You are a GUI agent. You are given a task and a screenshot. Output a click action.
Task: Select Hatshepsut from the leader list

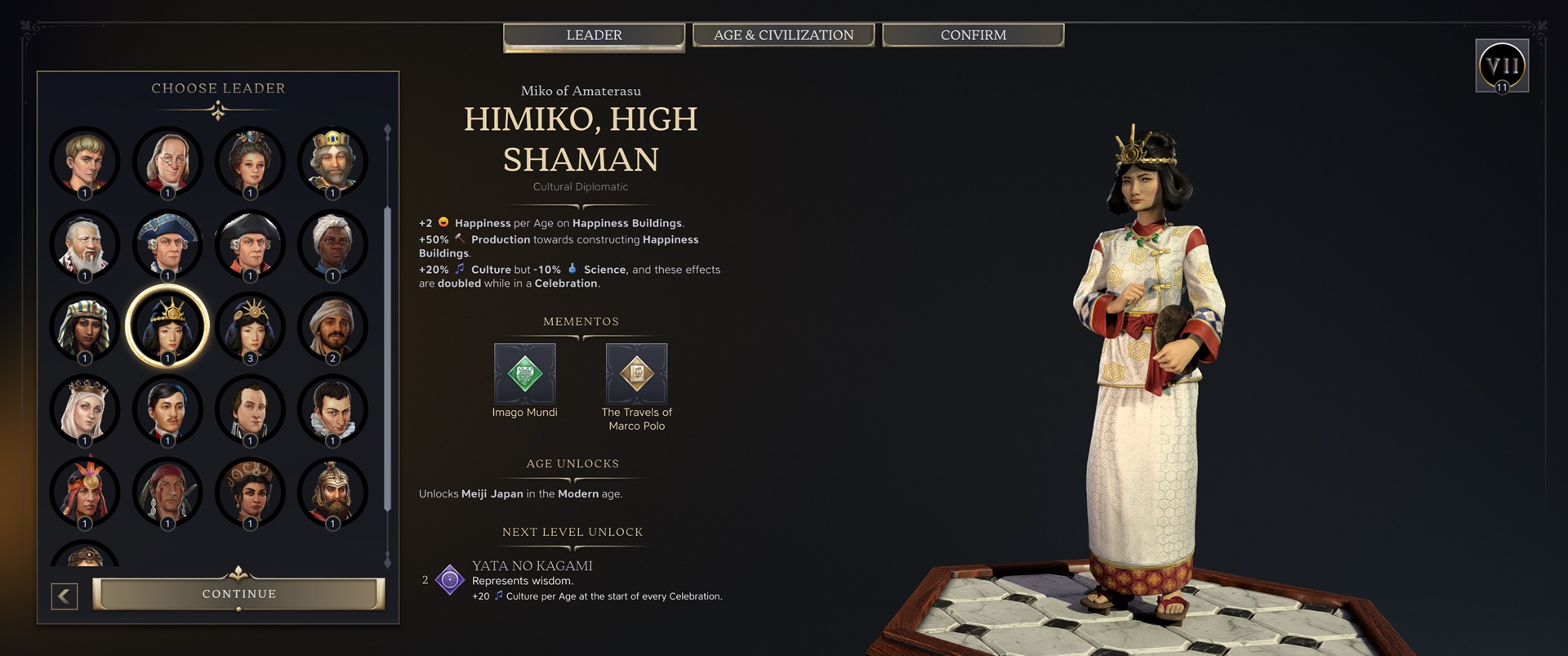pos(84,326)
